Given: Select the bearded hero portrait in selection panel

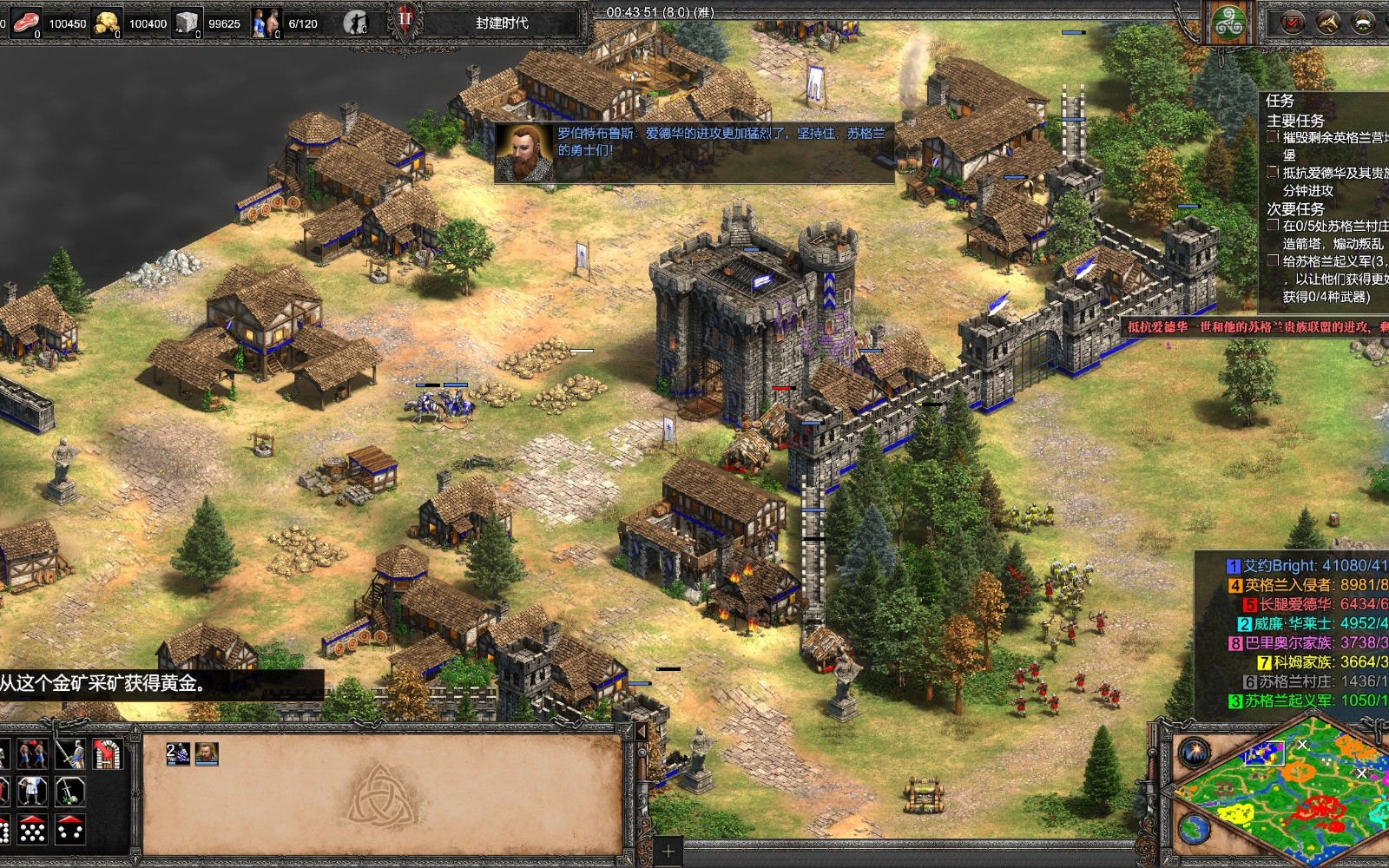Looking at the screenshot, I should click(x=207, y=753).
